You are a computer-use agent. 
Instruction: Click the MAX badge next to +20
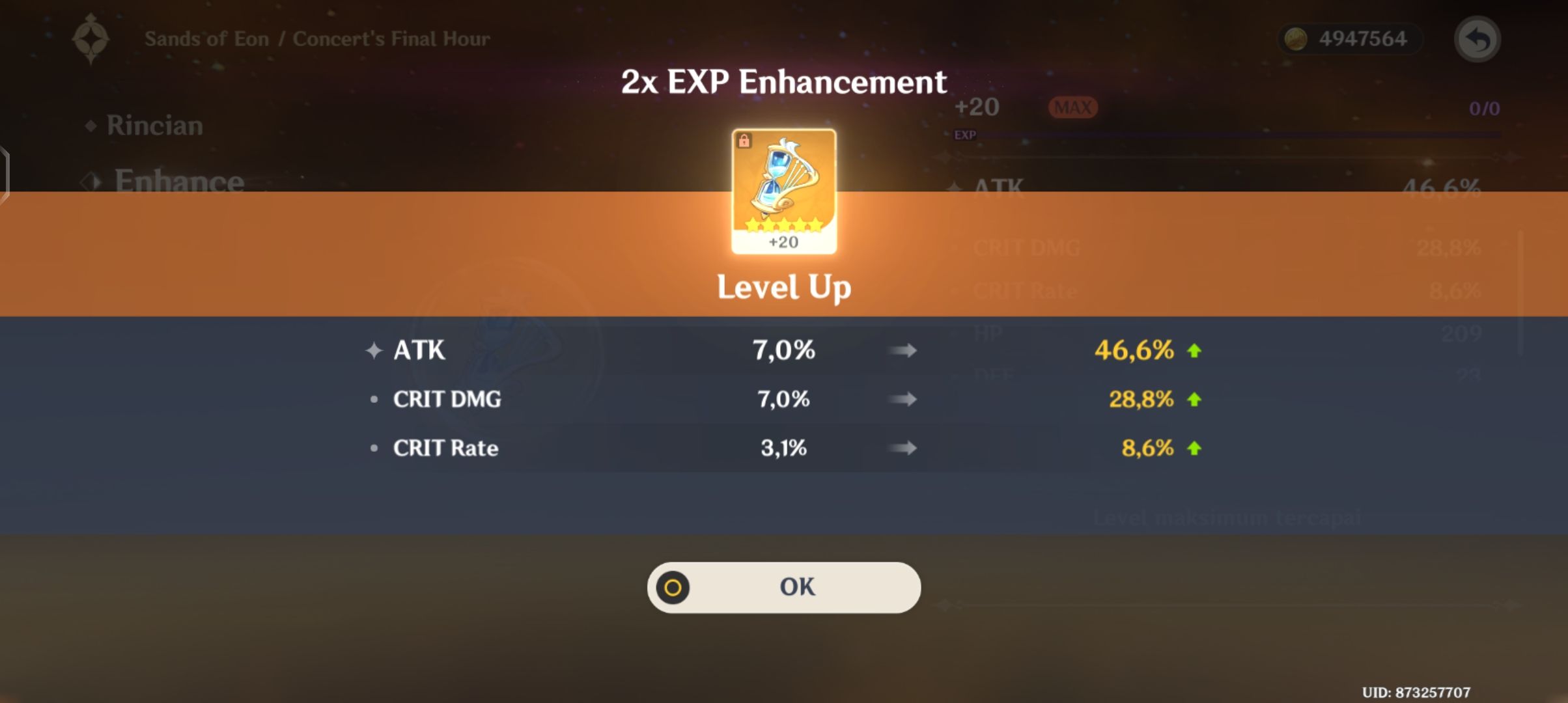click(x=1072, y=107)
